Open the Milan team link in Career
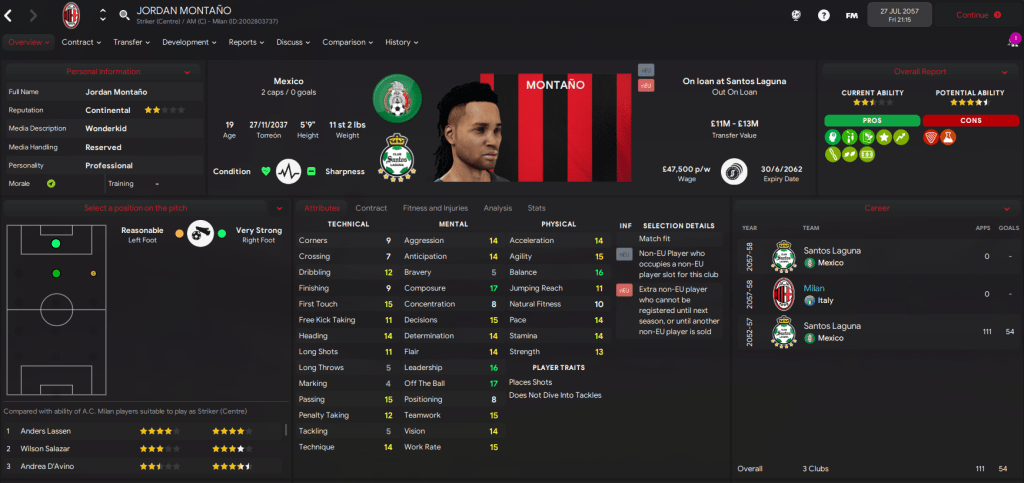Viewport: 1024px width, 483px height. pyautogui.click(x=814, y=288)
